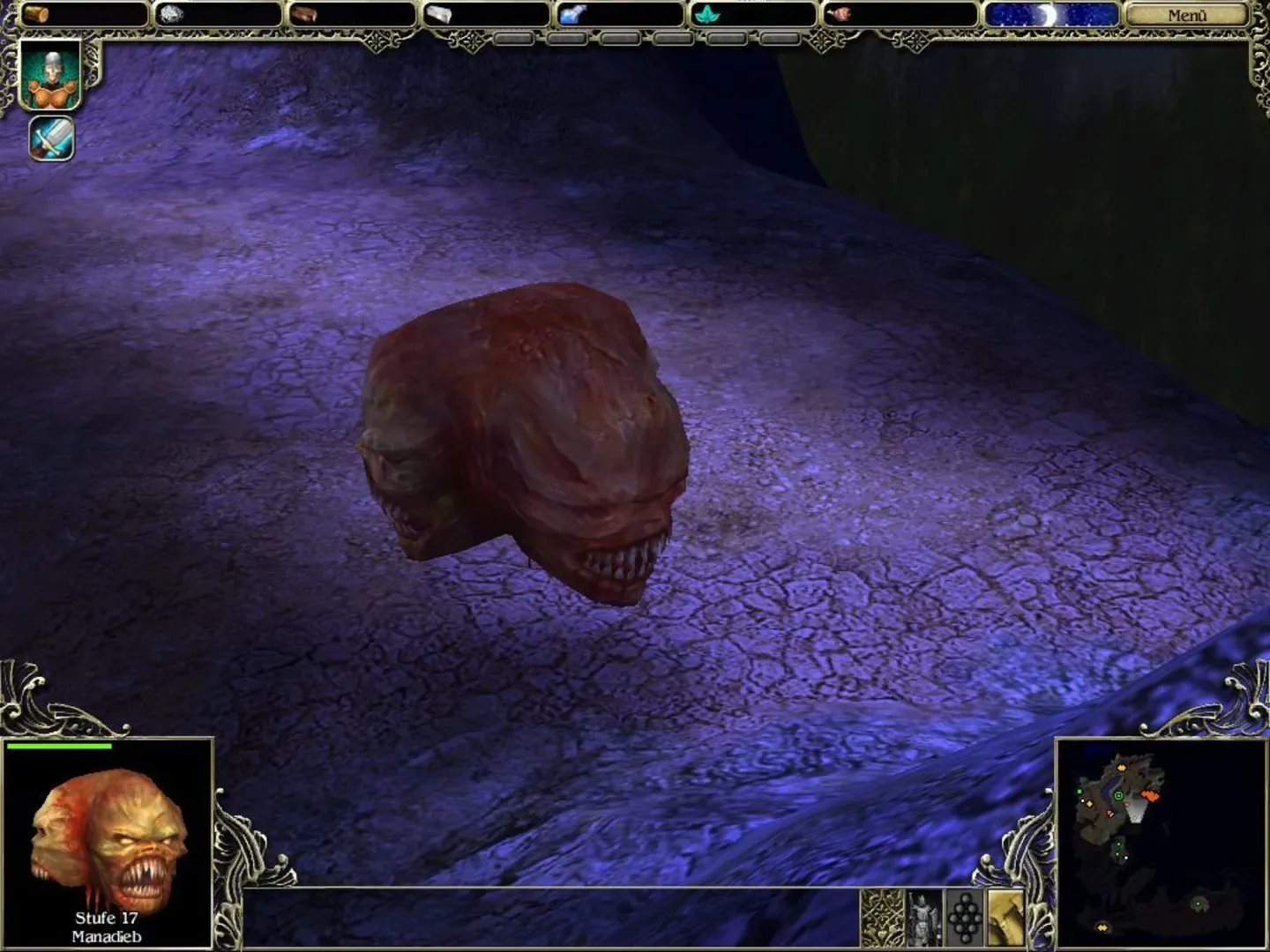Use the red potion quickslot
Viewport: 1270px width, 952px height.
point(840,11)
